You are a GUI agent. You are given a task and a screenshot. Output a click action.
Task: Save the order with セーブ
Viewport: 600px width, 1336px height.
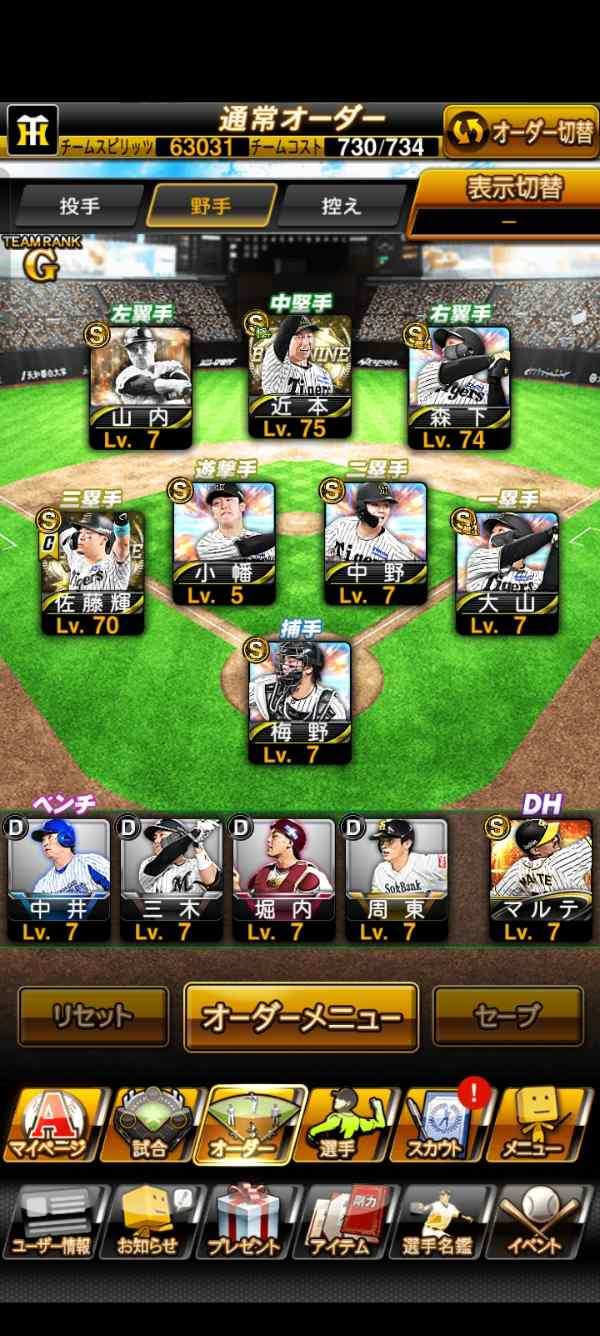(507, 1016)
